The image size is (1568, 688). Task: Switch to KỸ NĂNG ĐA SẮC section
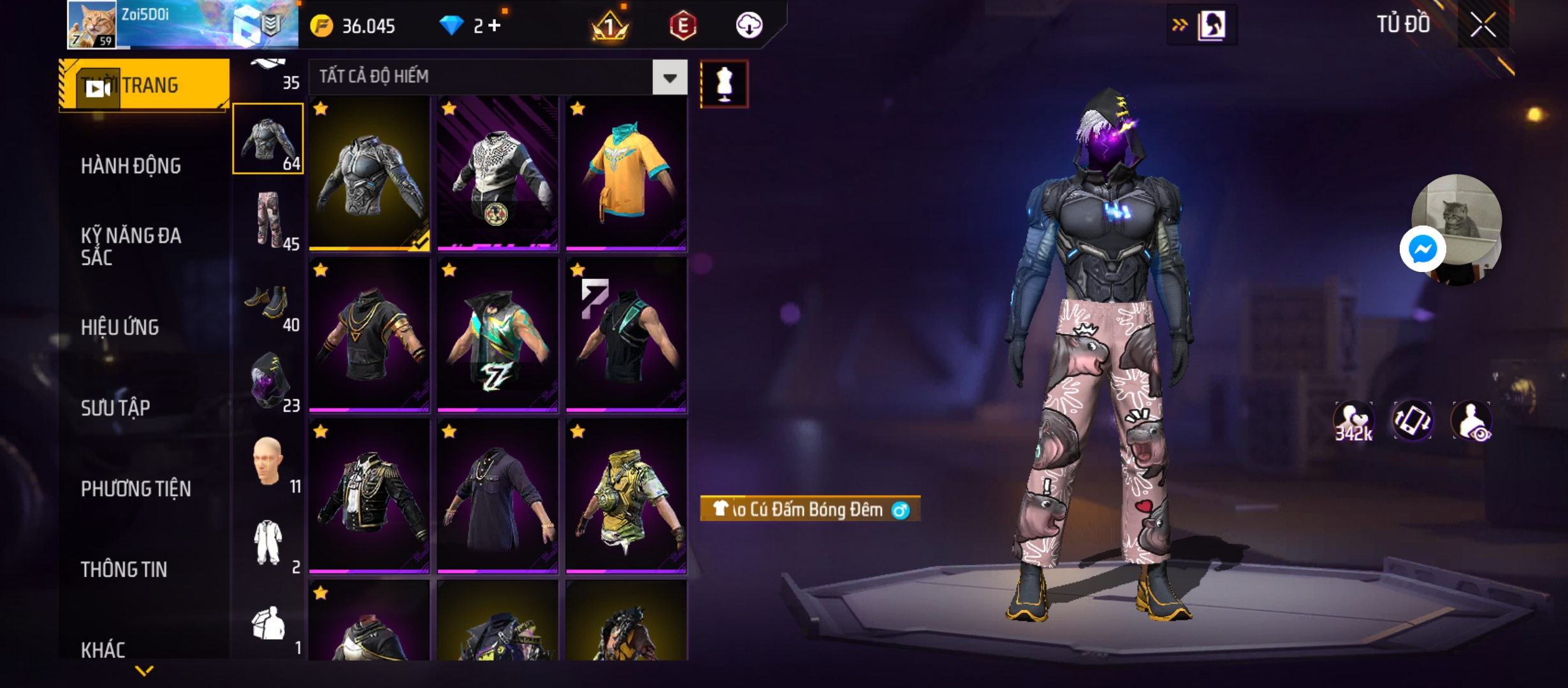coord(131,247)
